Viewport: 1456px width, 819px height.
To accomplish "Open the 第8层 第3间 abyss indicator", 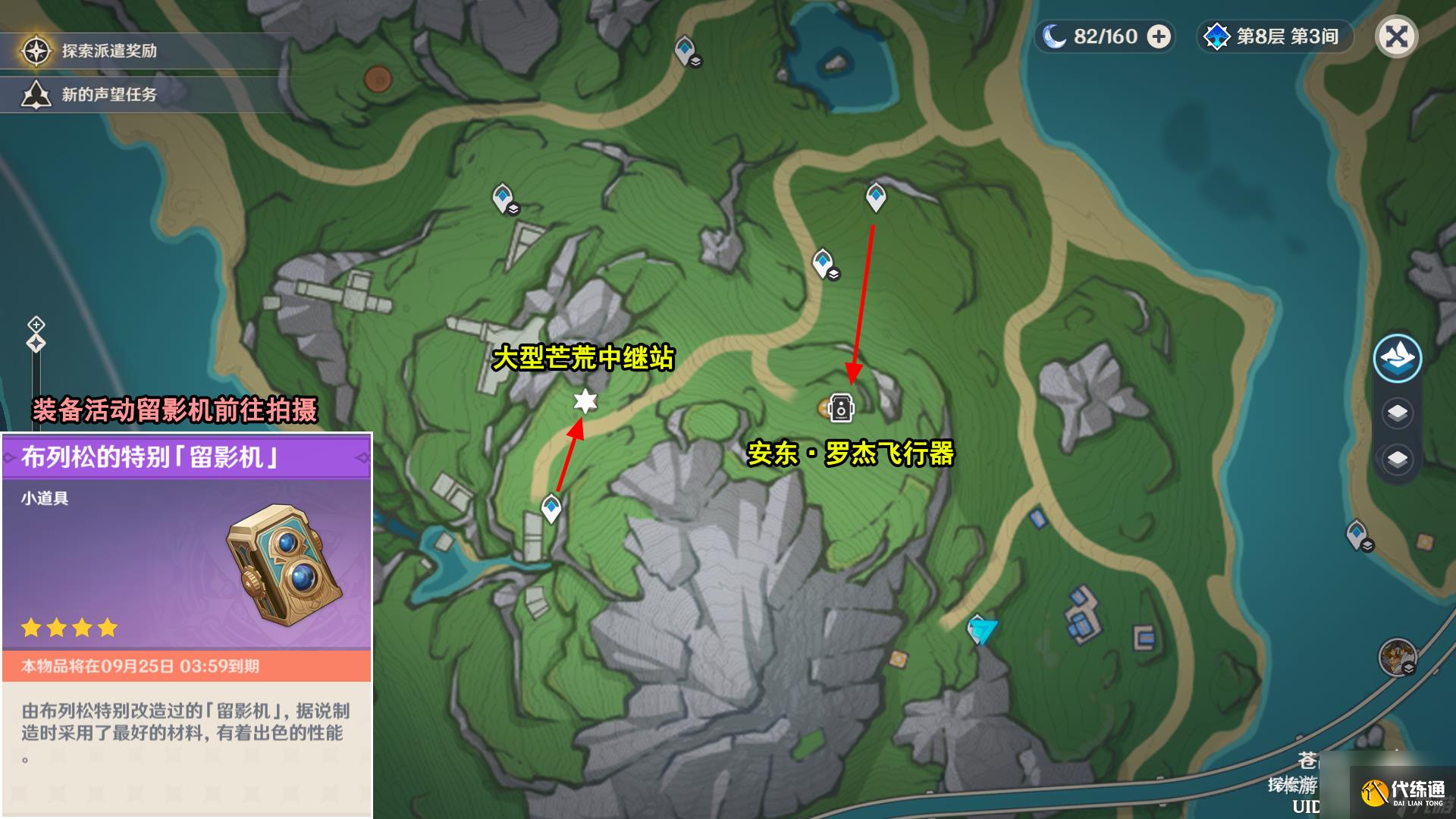I will point(1276,36).
